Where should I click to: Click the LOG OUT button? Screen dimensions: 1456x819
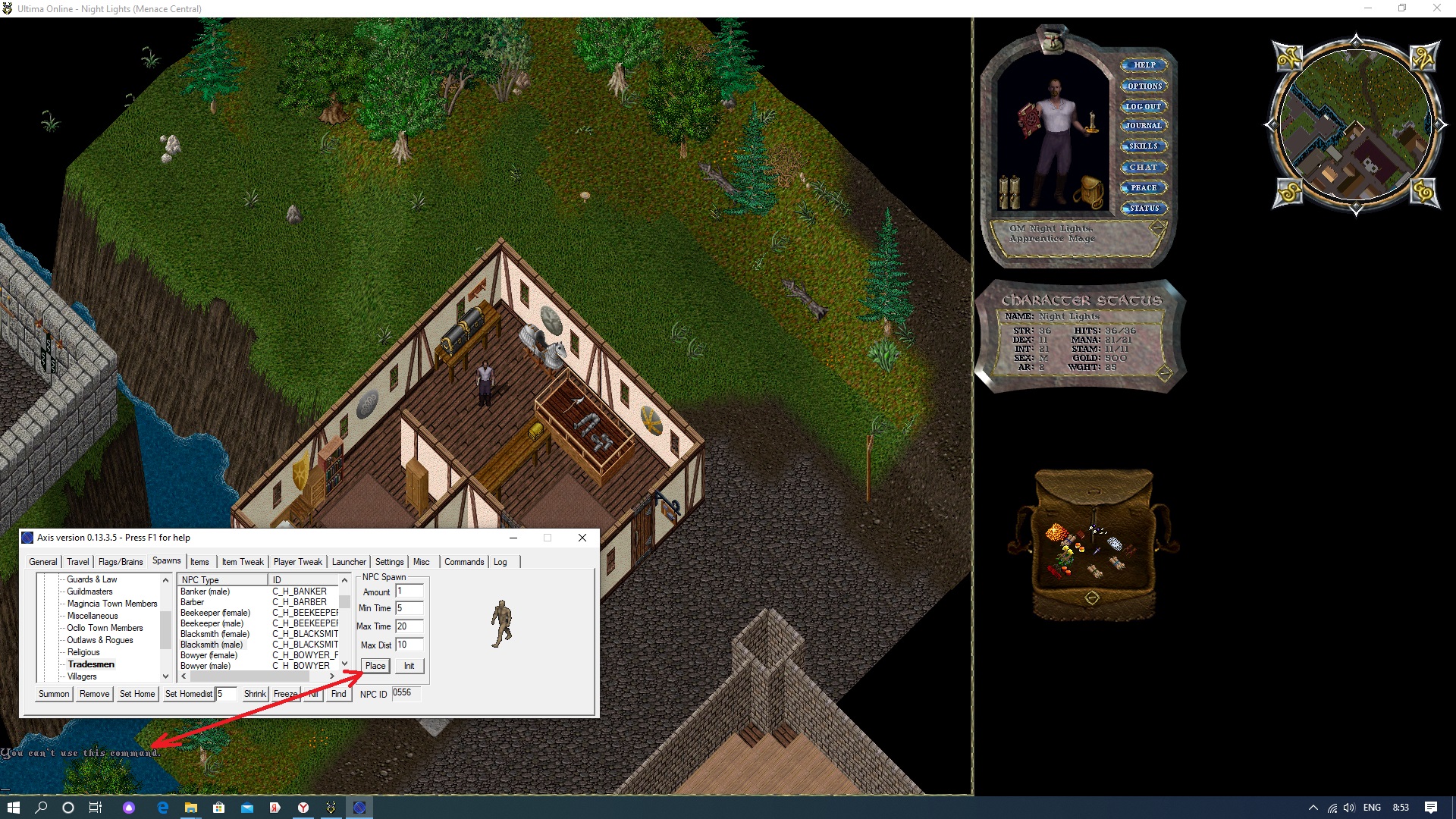(x=1144, y=107)
